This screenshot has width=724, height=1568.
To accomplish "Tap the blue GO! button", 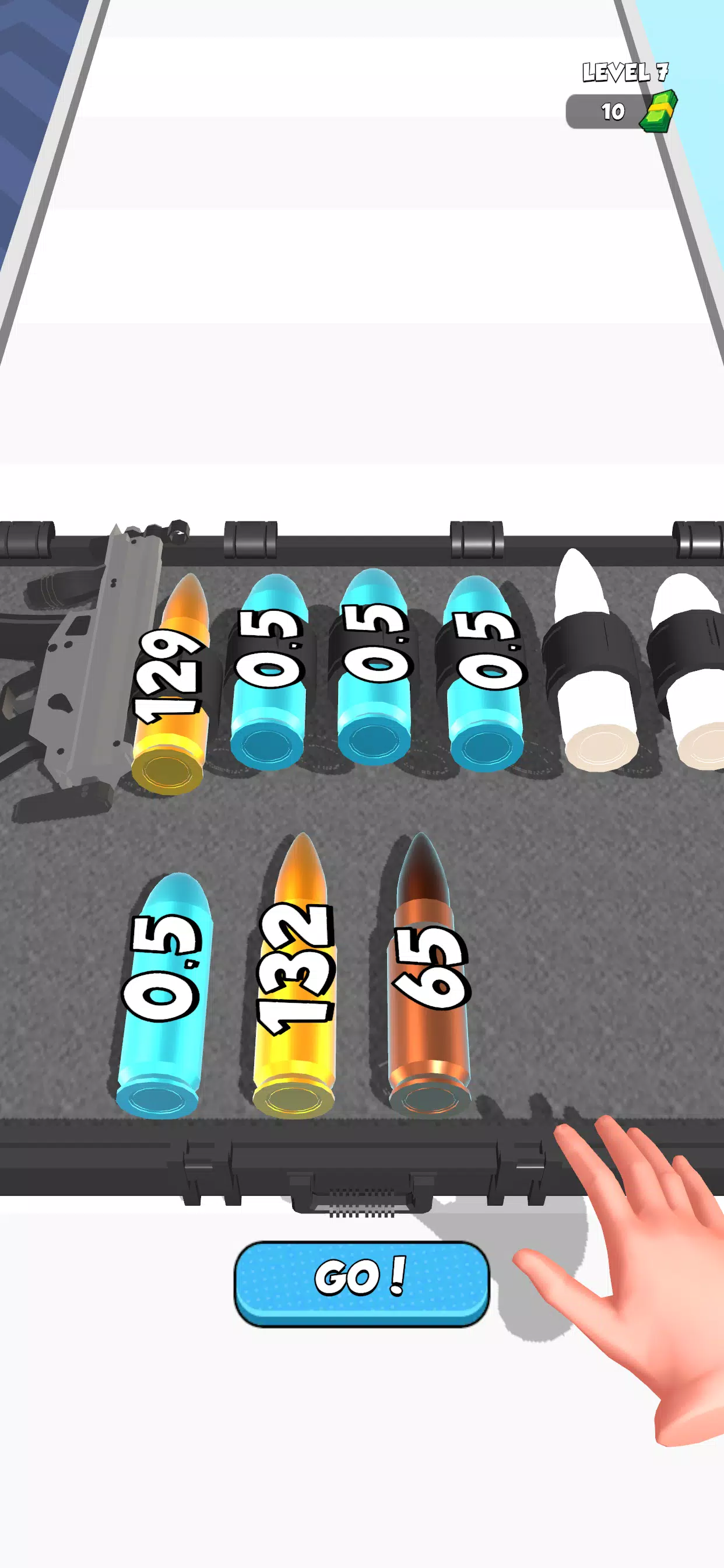I will pos(361,1283).
